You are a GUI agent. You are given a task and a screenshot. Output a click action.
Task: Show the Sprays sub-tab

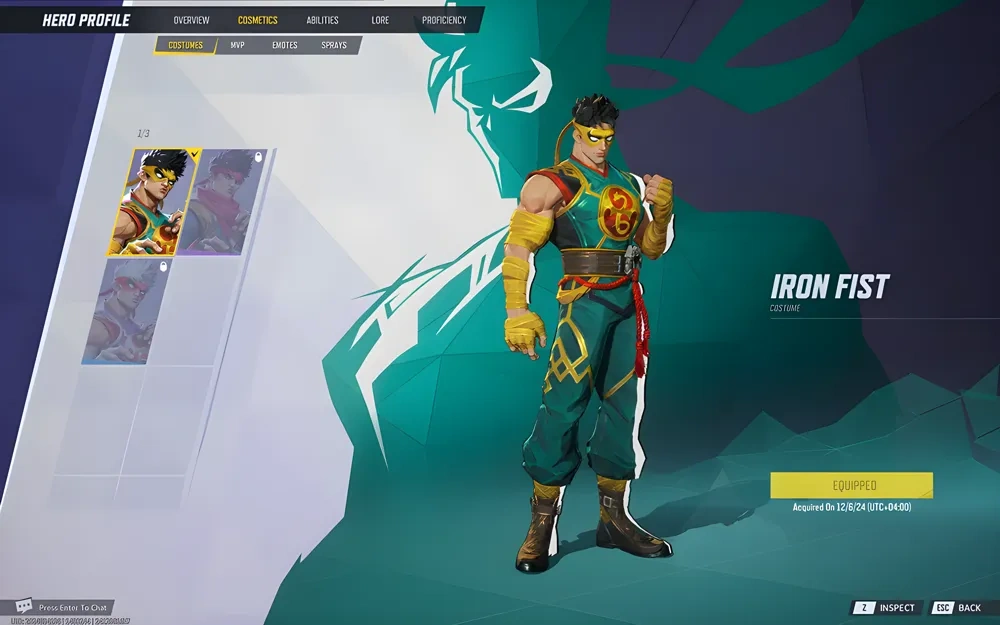pos(335,45)
